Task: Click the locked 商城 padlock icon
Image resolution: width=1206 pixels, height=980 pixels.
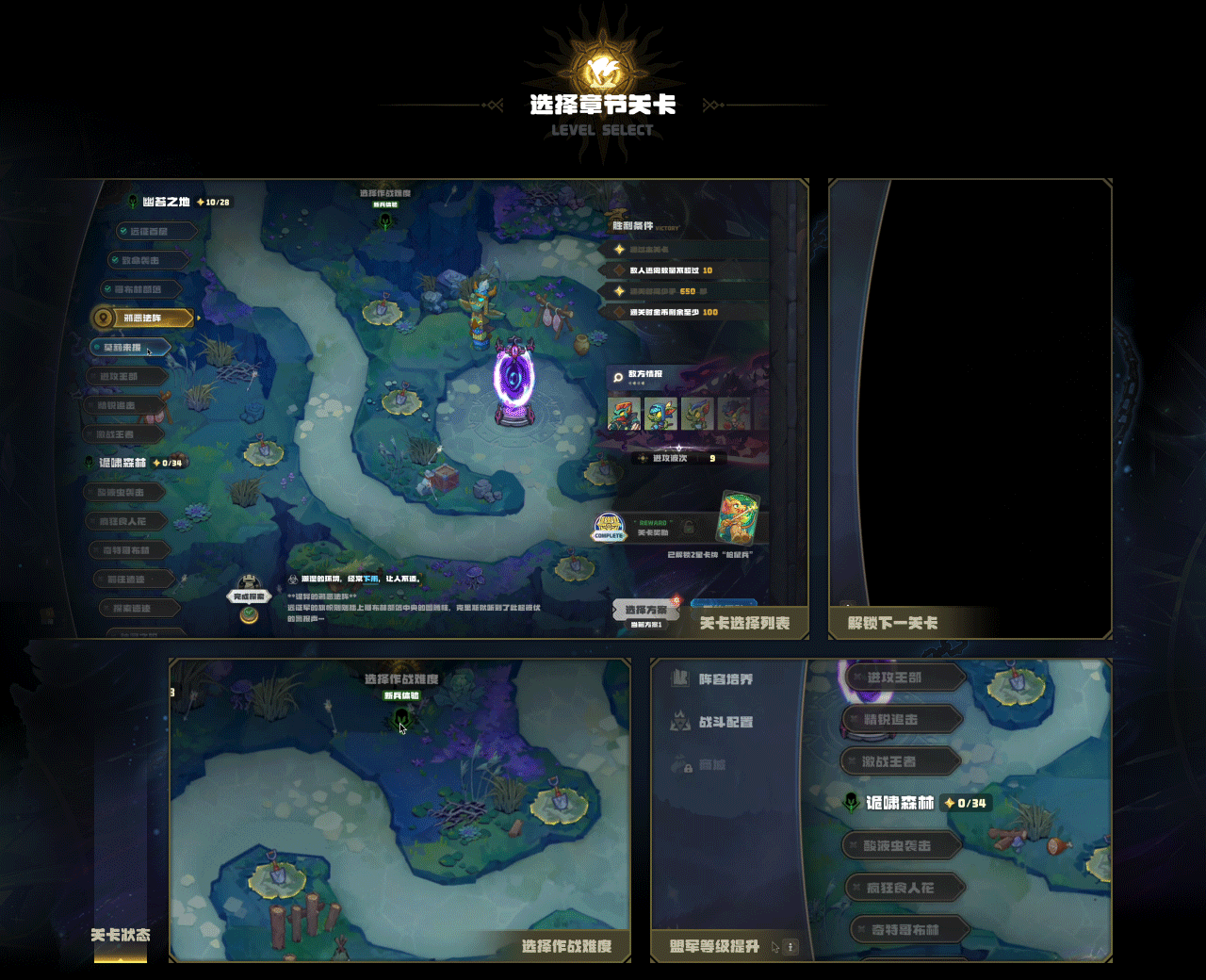Action: (689, 768)
